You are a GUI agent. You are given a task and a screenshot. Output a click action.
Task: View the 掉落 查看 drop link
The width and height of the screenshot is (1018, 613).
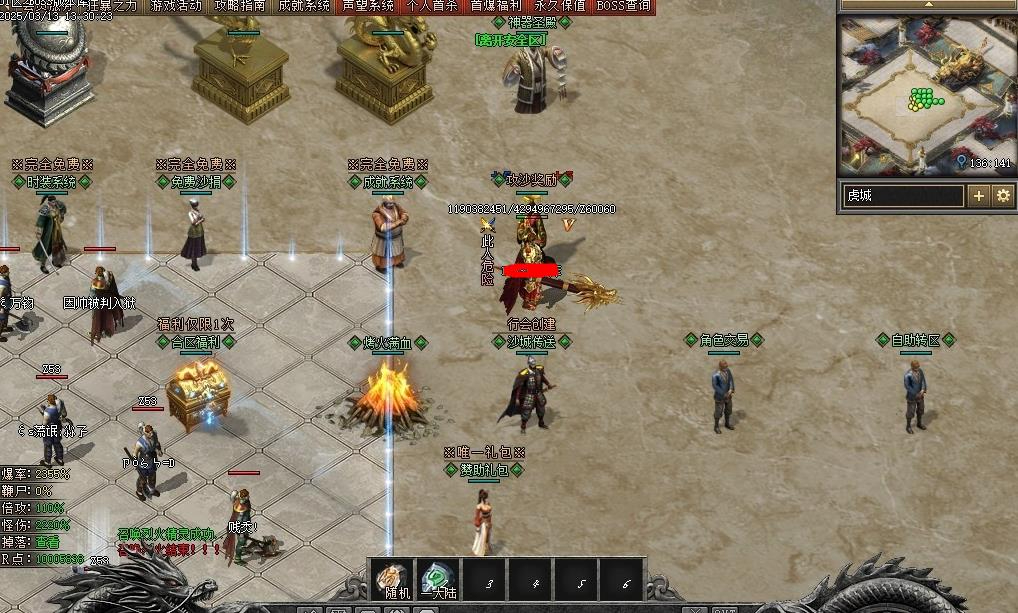[48, 541]
